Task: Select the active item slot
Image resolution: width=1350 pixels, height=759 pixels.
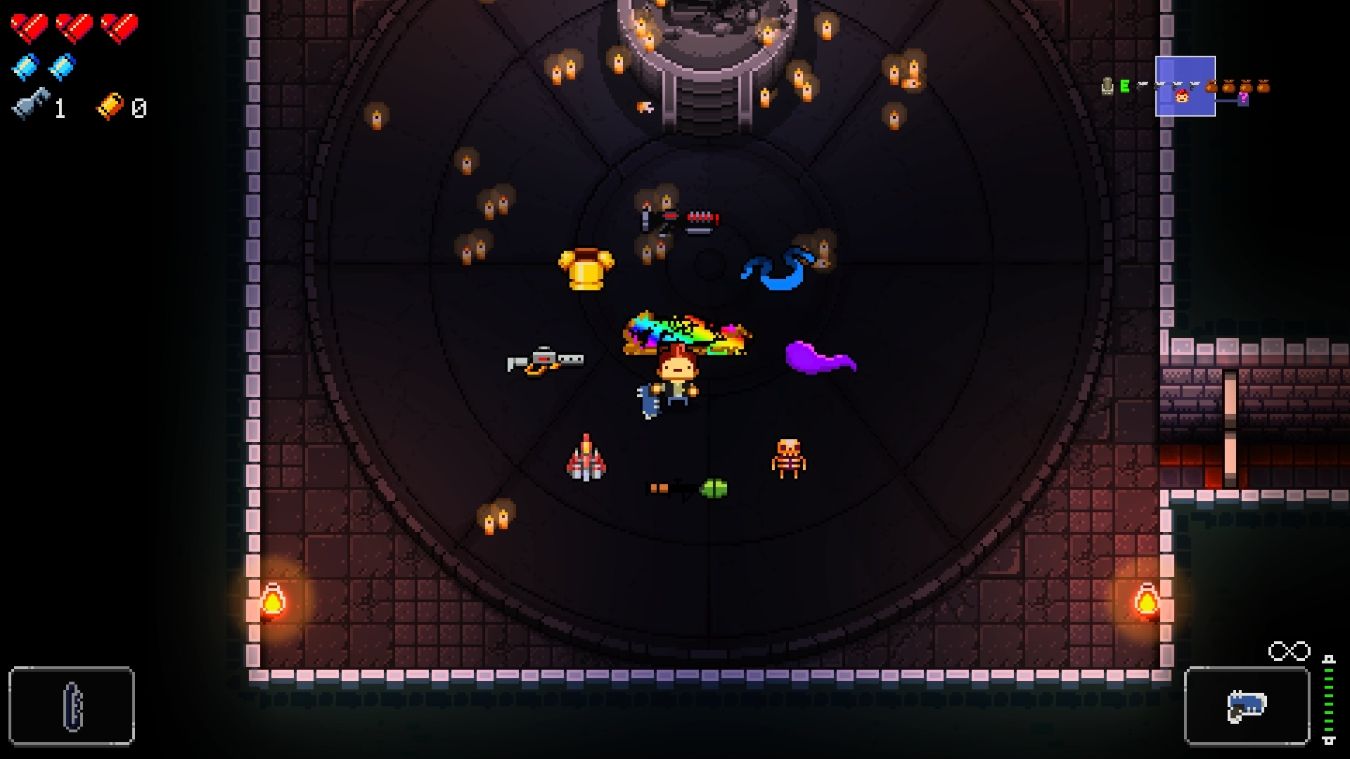Action: pyautogui.click(x=72, y=706)
